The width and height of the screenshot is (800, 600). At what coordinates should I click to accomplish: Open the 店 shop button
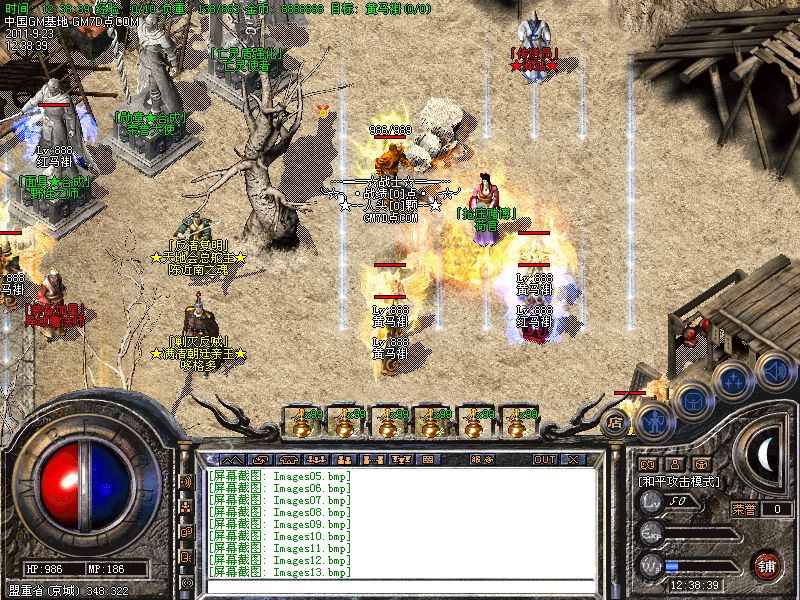(x=617, y=421)
